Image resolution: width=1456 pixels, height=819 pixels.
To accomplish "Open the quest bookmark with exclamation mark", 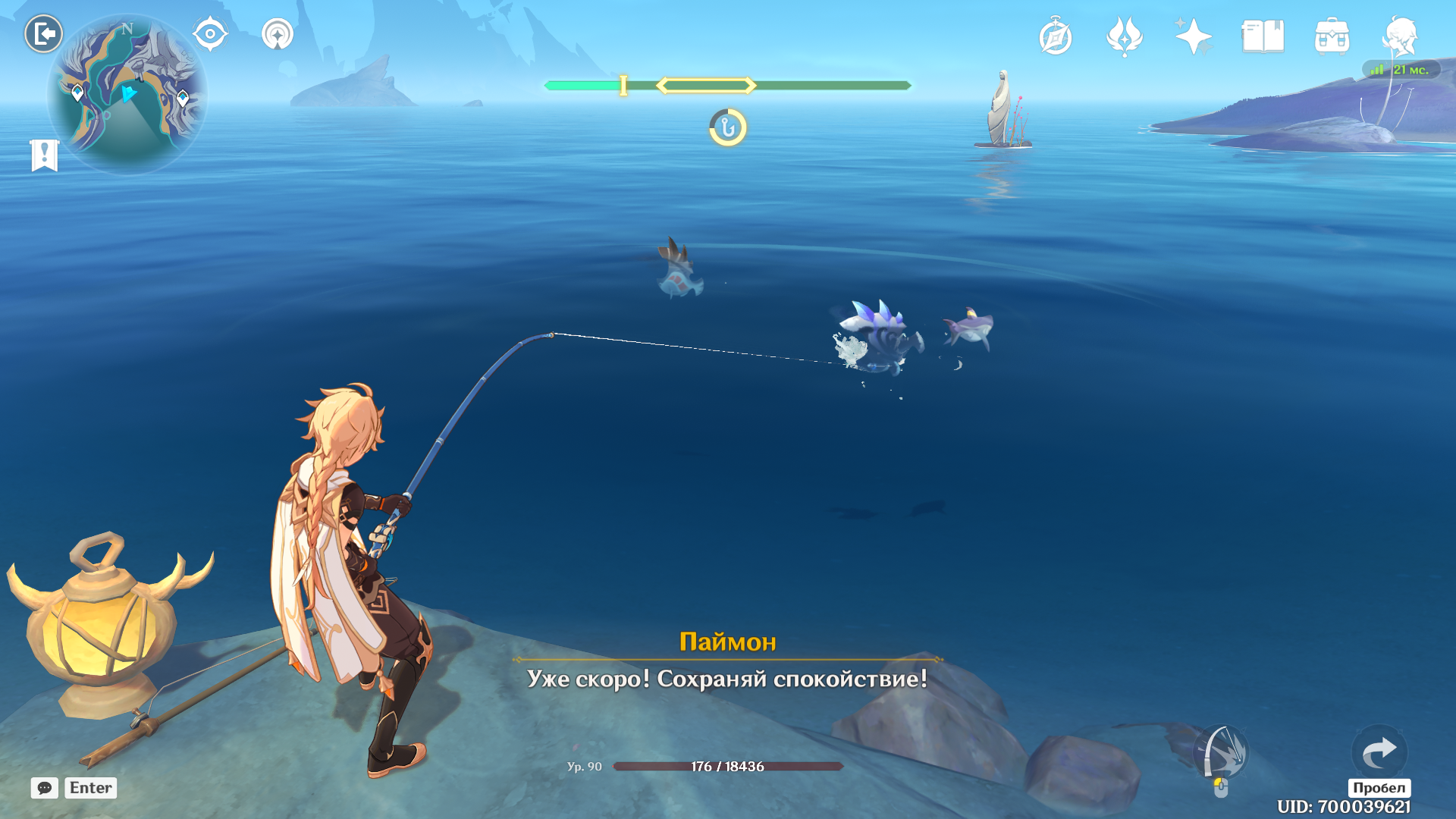I will coord(45,155).
